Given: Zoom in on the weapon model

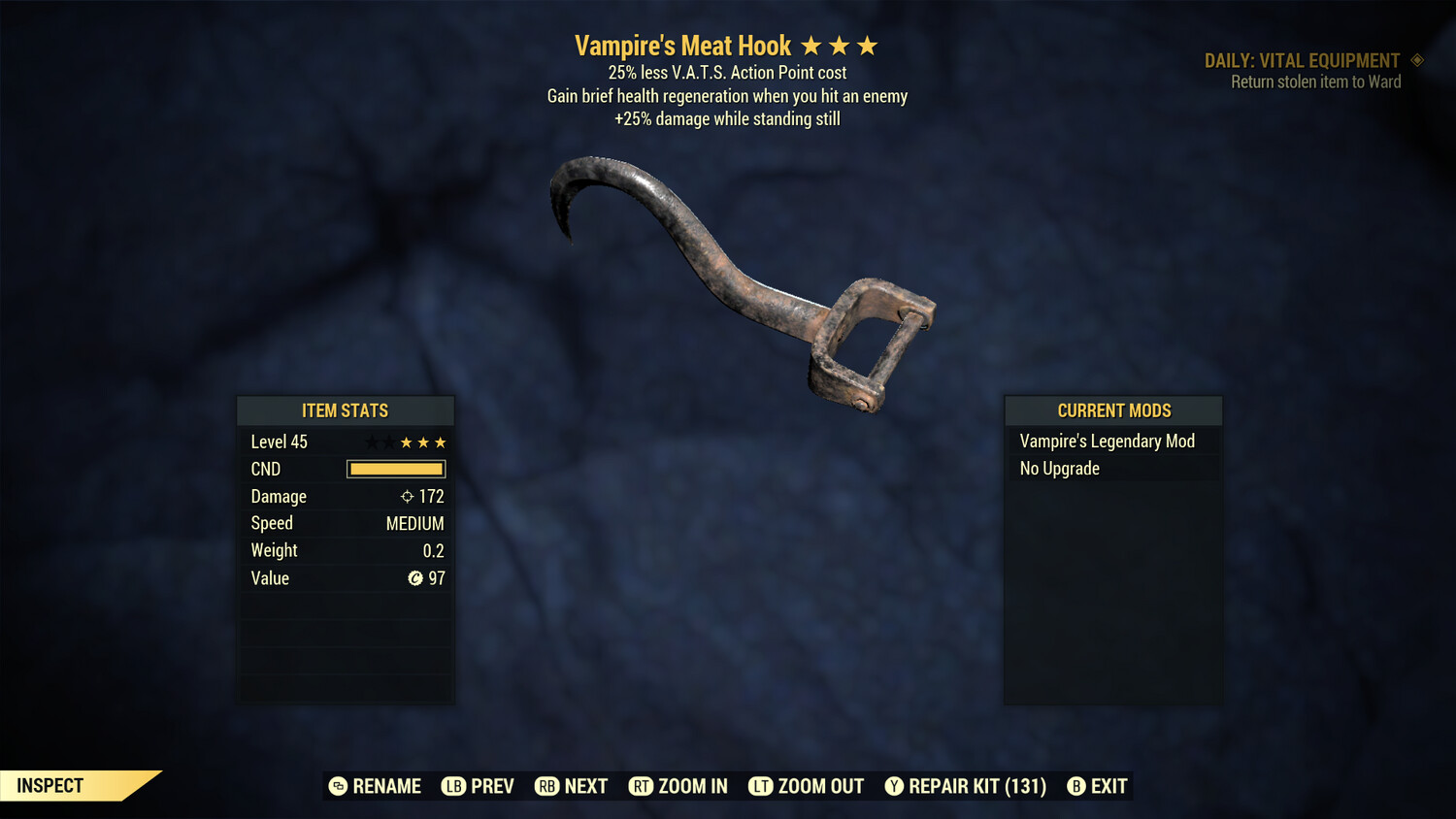Looking at the screenshot, I should 678,786.
